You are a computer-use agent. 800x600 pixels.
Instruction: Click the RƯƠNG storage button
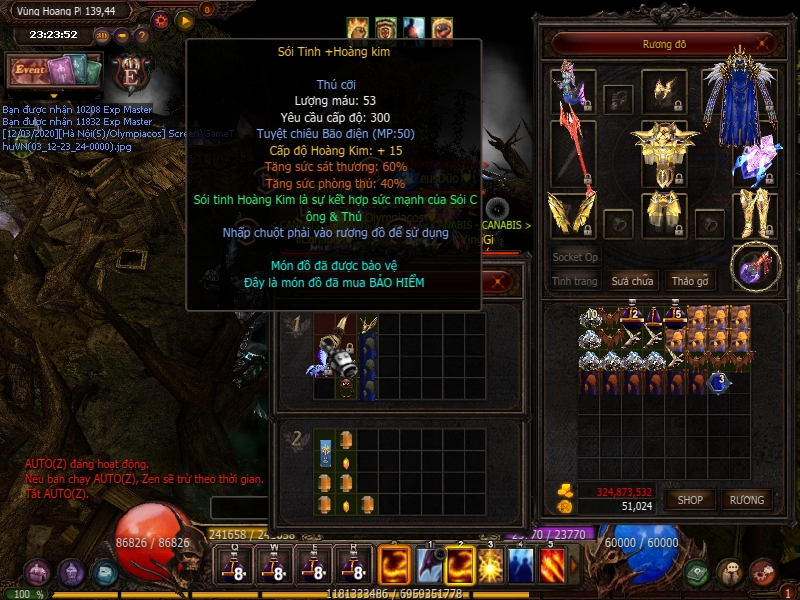[746, 500]
